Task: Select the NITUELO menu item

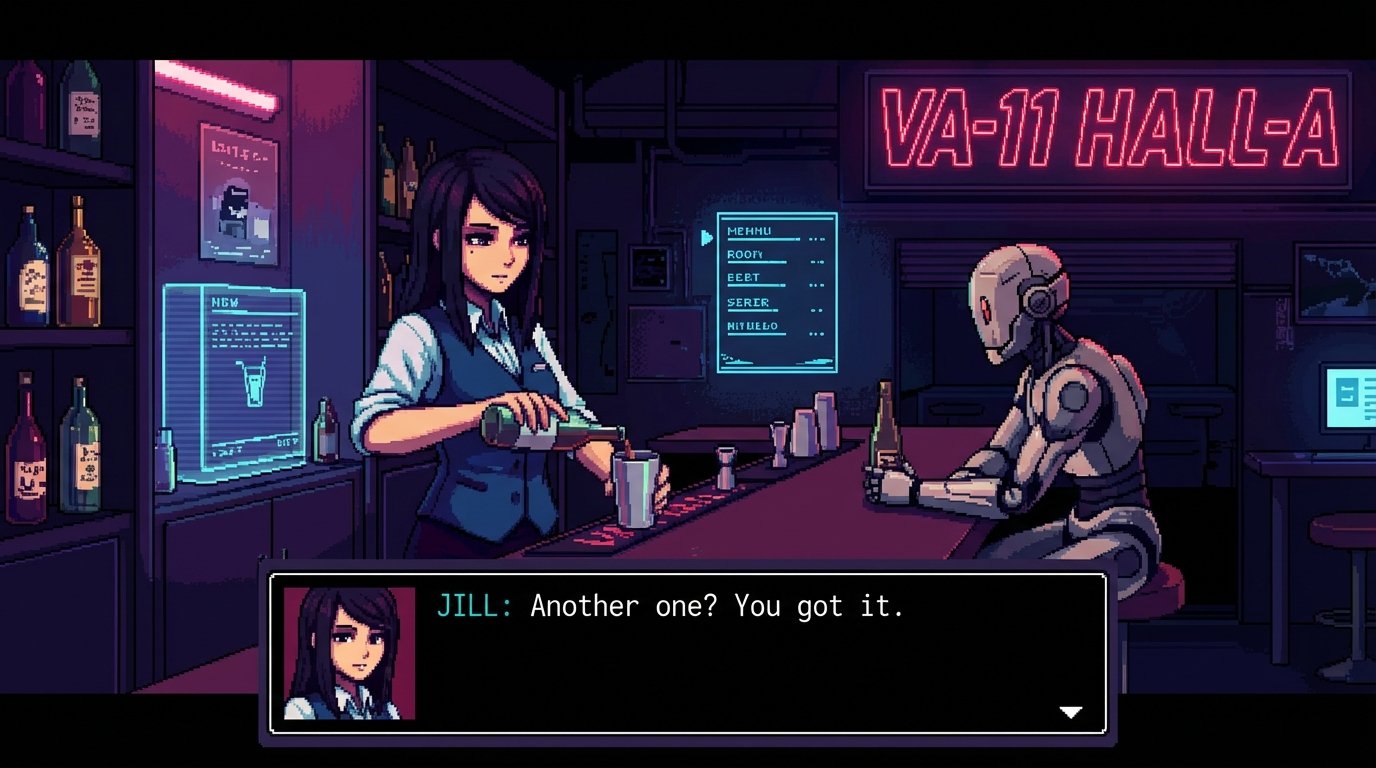Action: click(x=755, y=325)
